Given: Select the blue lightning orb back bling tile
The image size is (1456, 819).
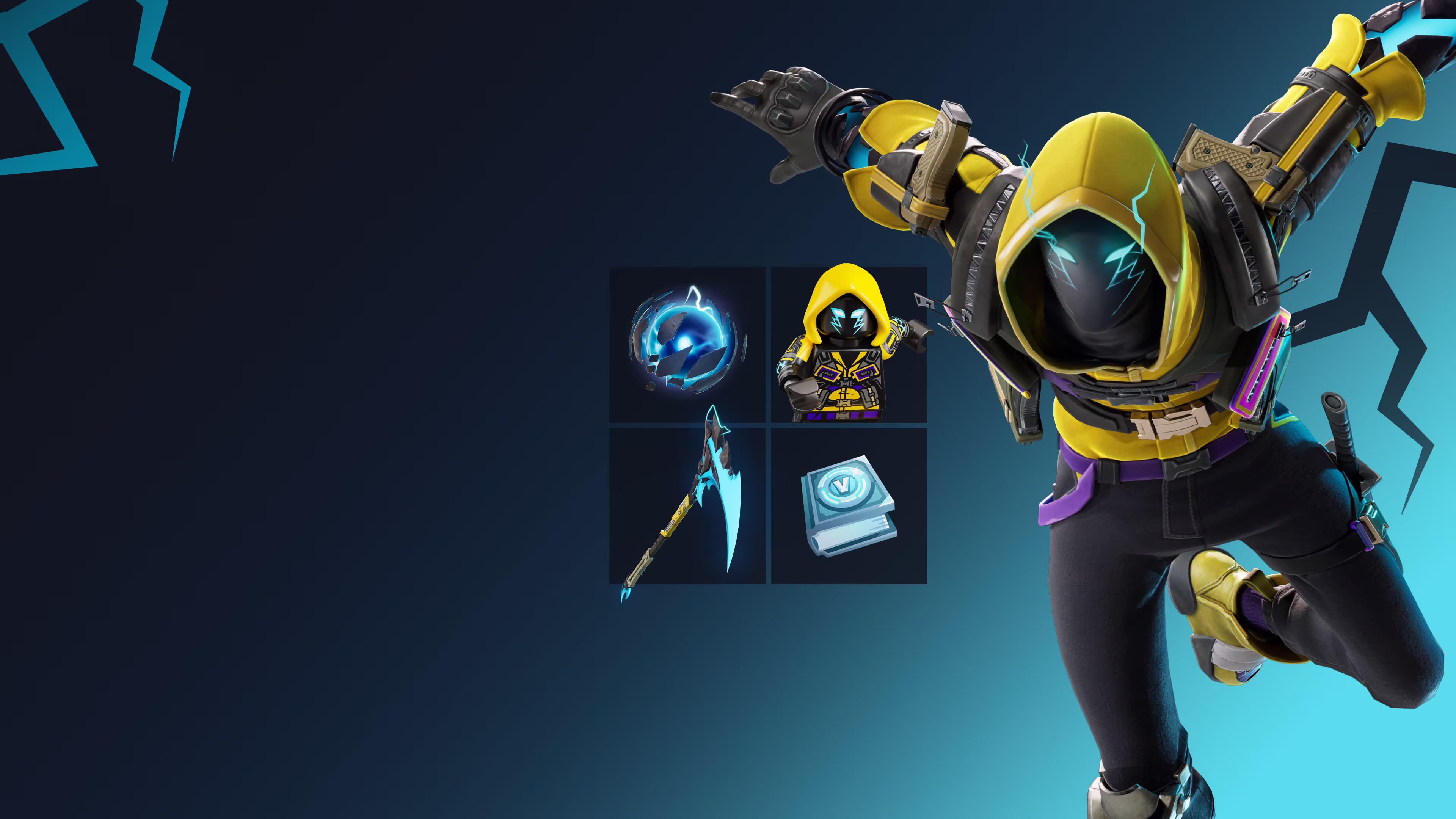Looking at the screenshot, I should 687,344.
